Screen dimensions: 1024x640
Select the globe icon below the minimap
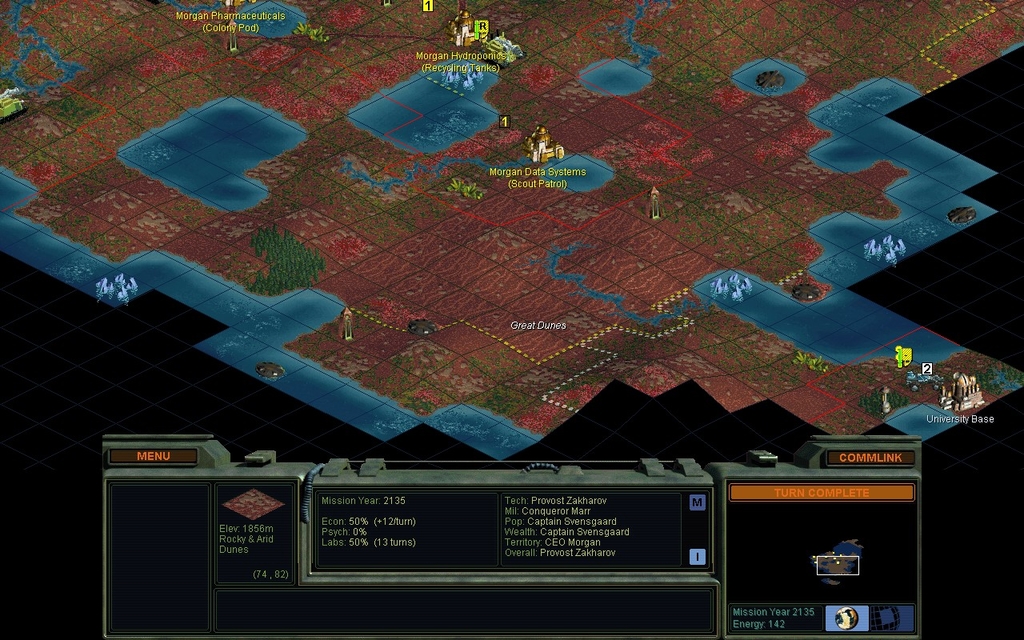point(846,617)
